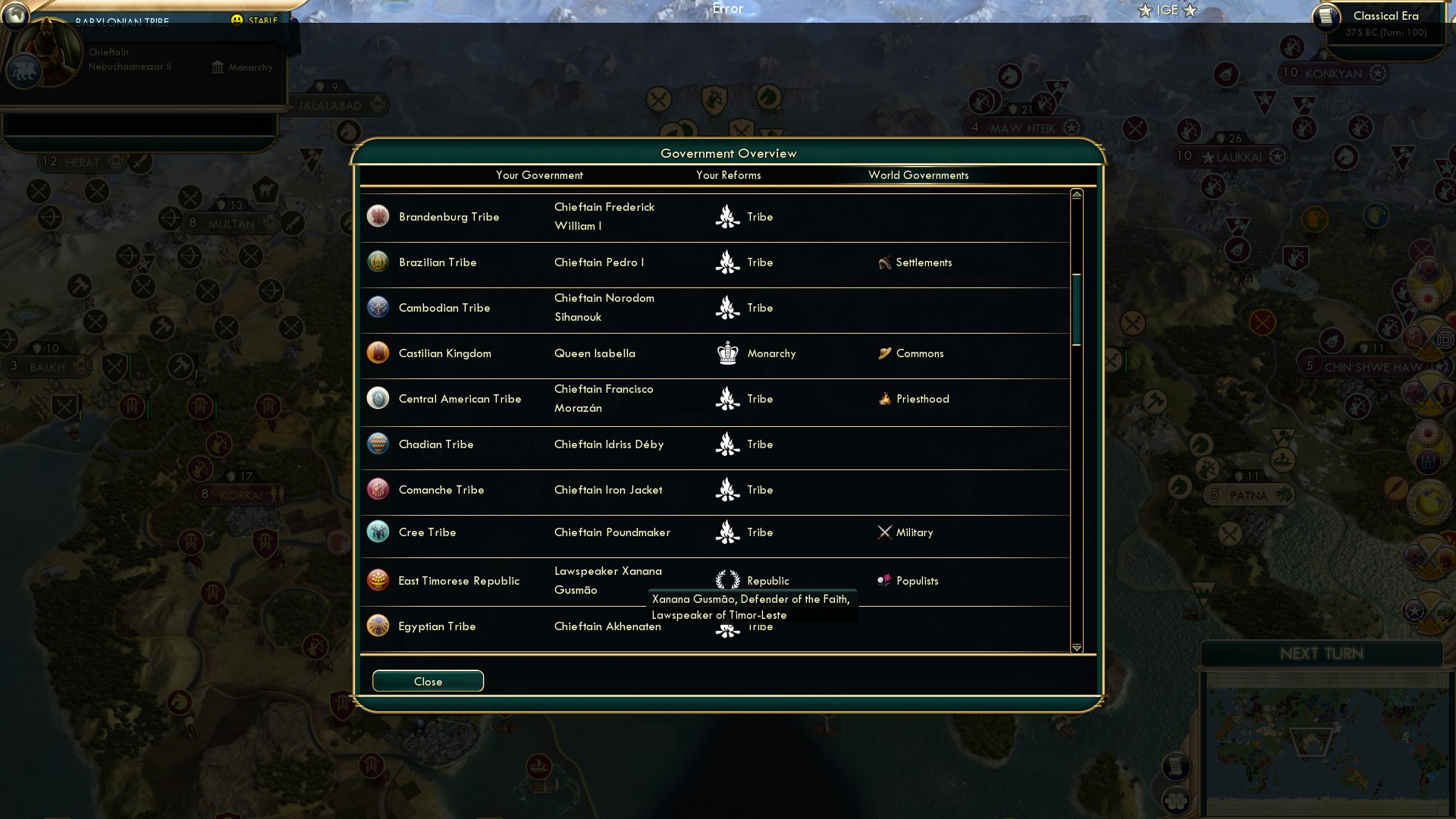The image size is (1456, 819).
Task: Click the Tribe campfire icon beside Chieftain Idriss Déby
Action: (x=727, y=444)
